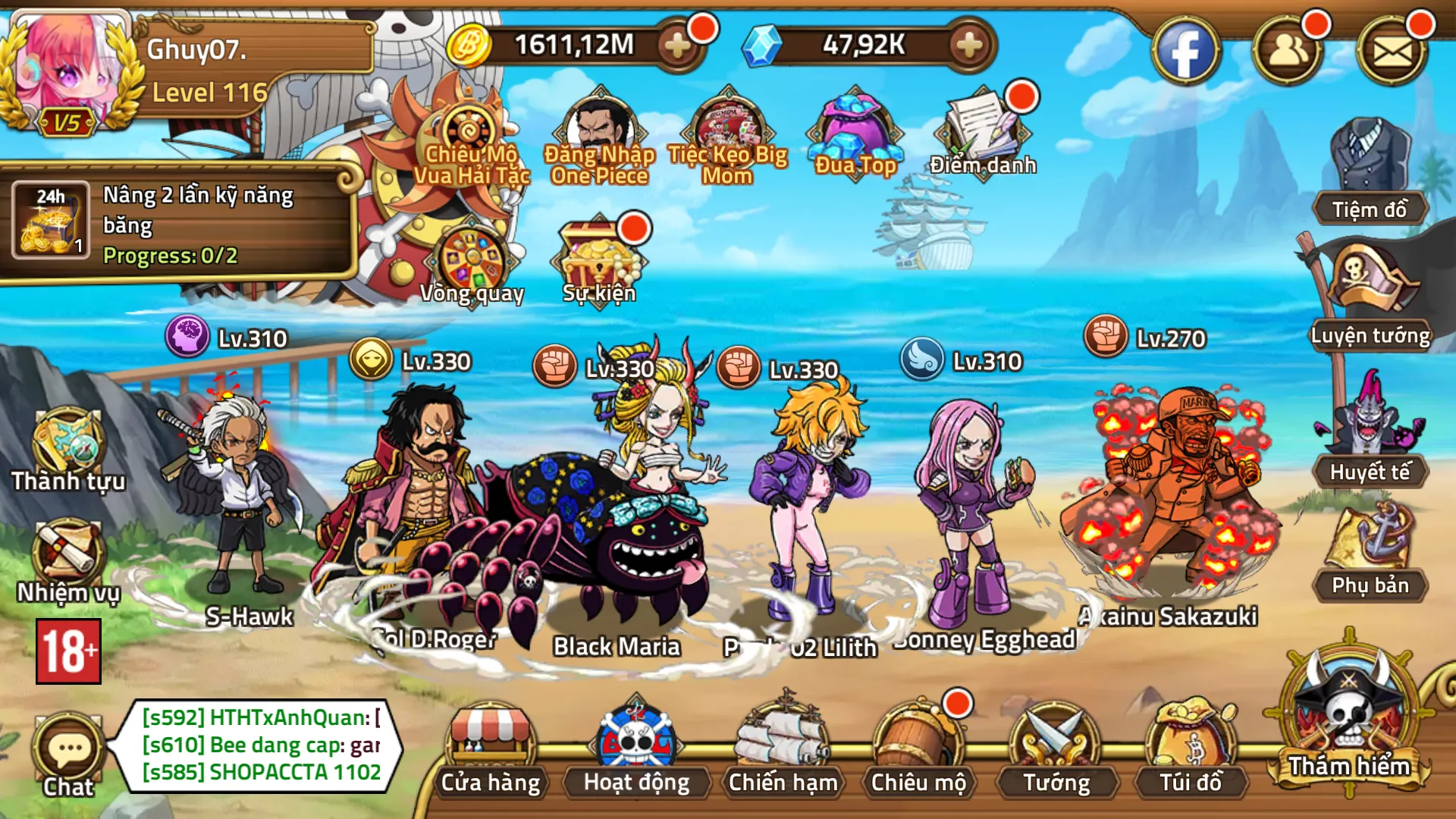Open the Chat speech bubble icon

(69, 752)
